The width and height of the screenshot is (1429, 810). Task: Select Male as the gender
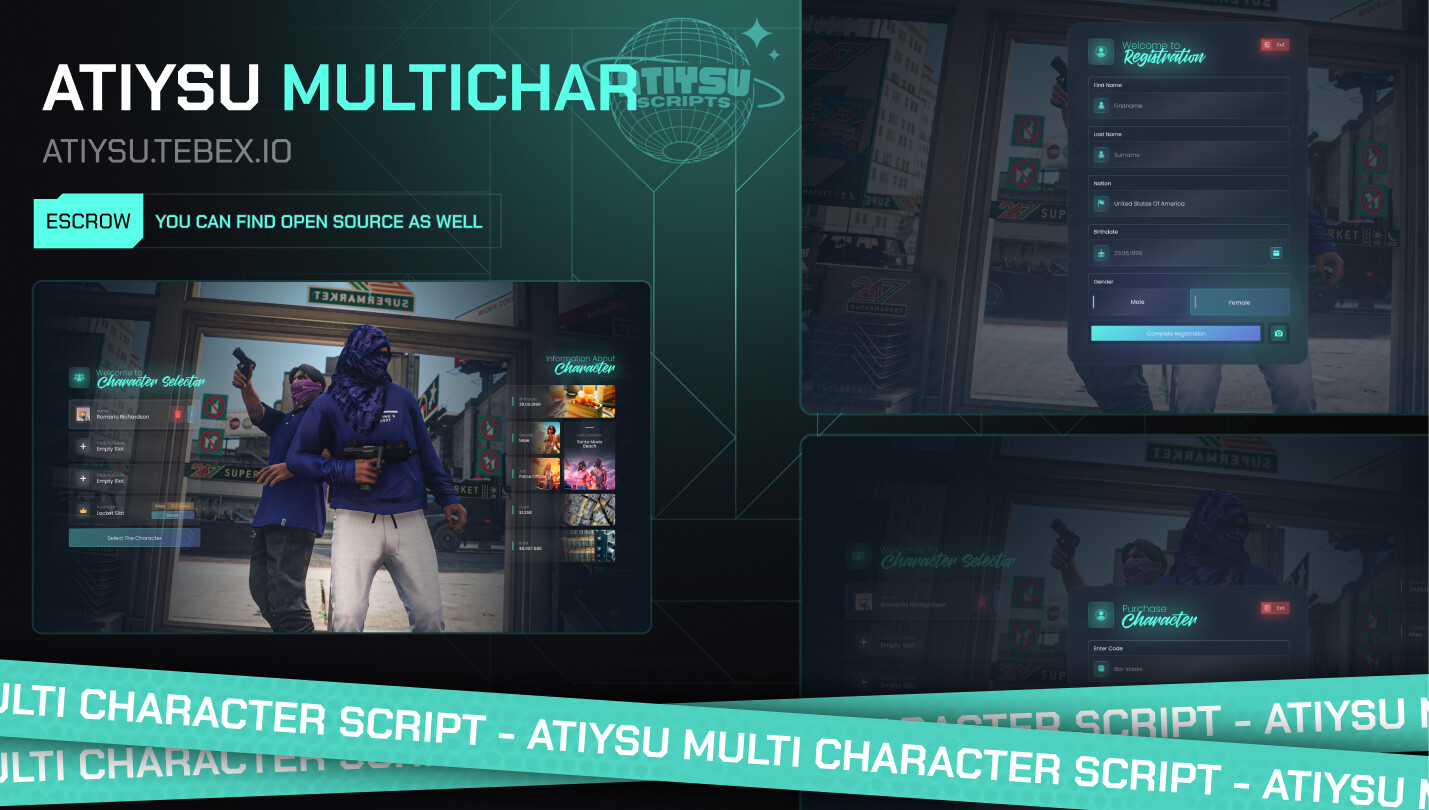click(x=1137, y=302)
